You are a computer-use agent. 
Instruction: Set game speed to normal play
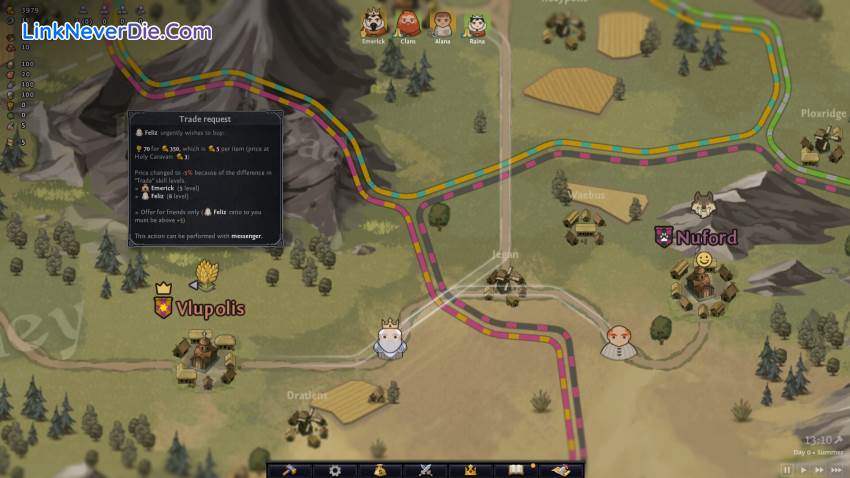pyautogui.click(x=804, y=468)
